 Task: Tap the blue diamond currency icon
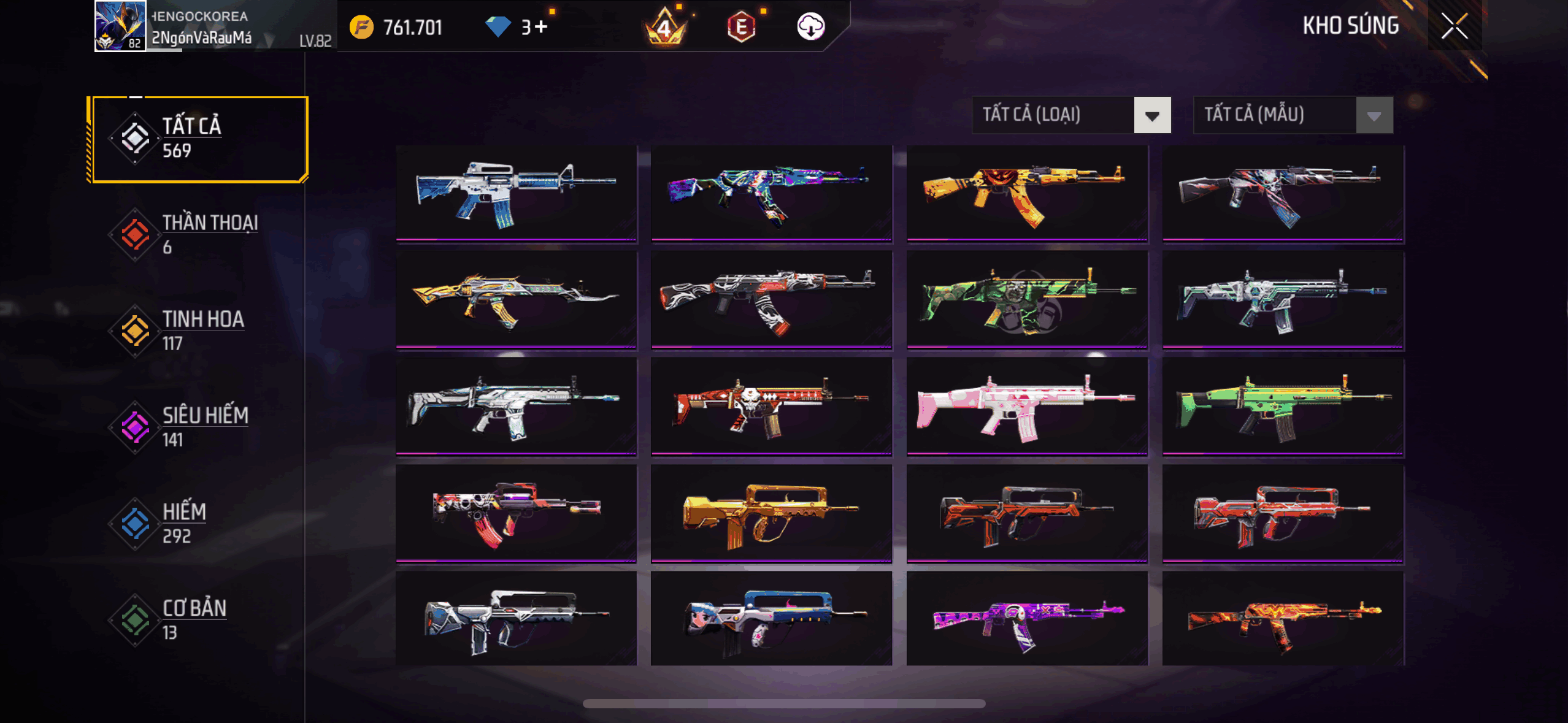(498, 27)
